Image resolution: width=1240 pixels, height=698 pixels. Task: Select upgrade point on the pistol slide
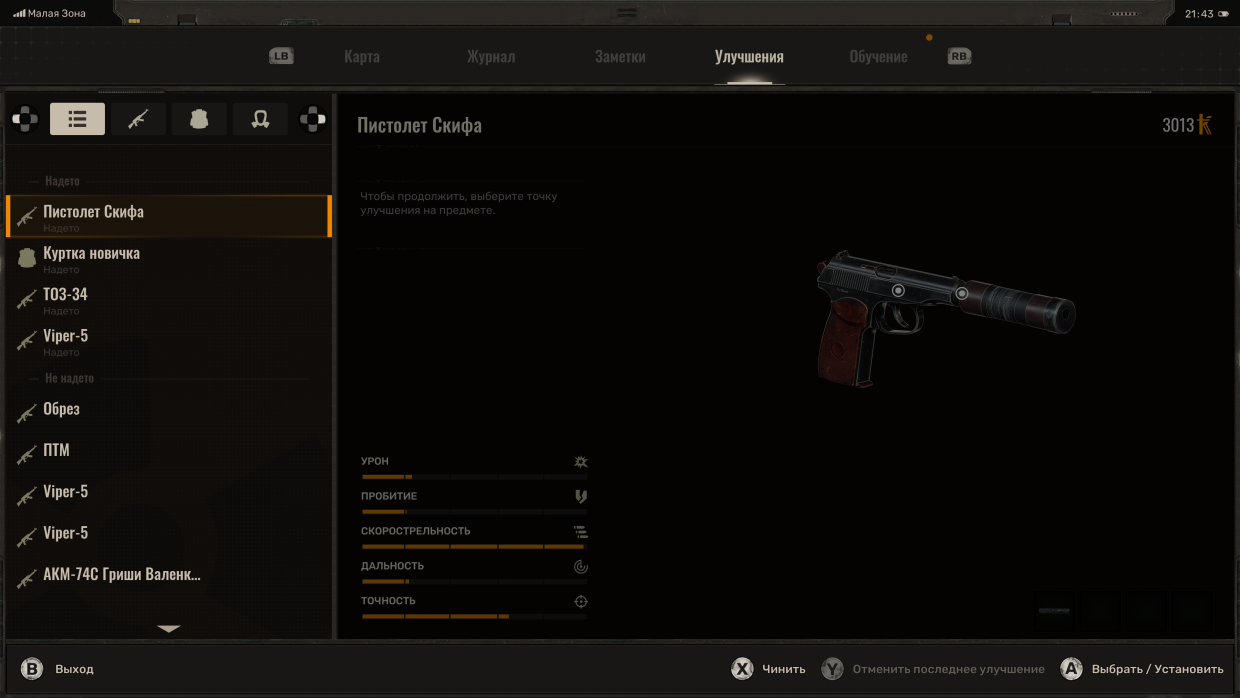898,290
